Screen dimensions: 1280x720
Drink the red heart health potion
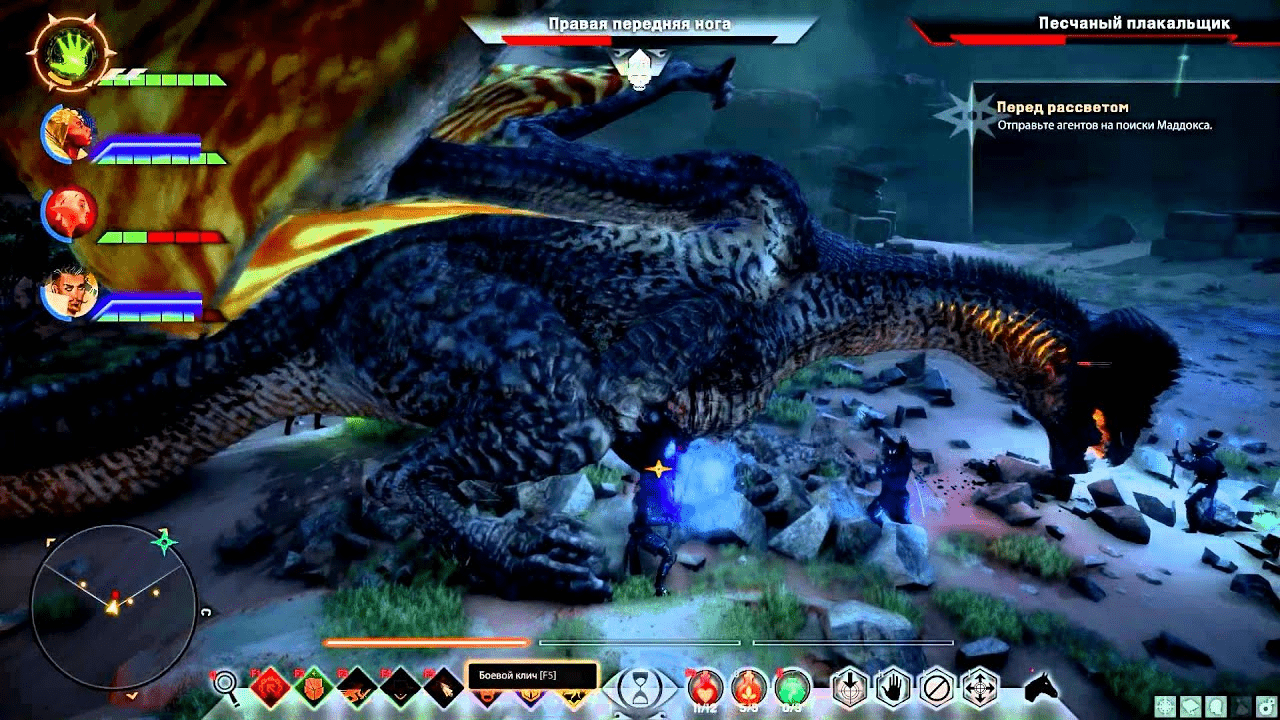[x=705, y=687]
